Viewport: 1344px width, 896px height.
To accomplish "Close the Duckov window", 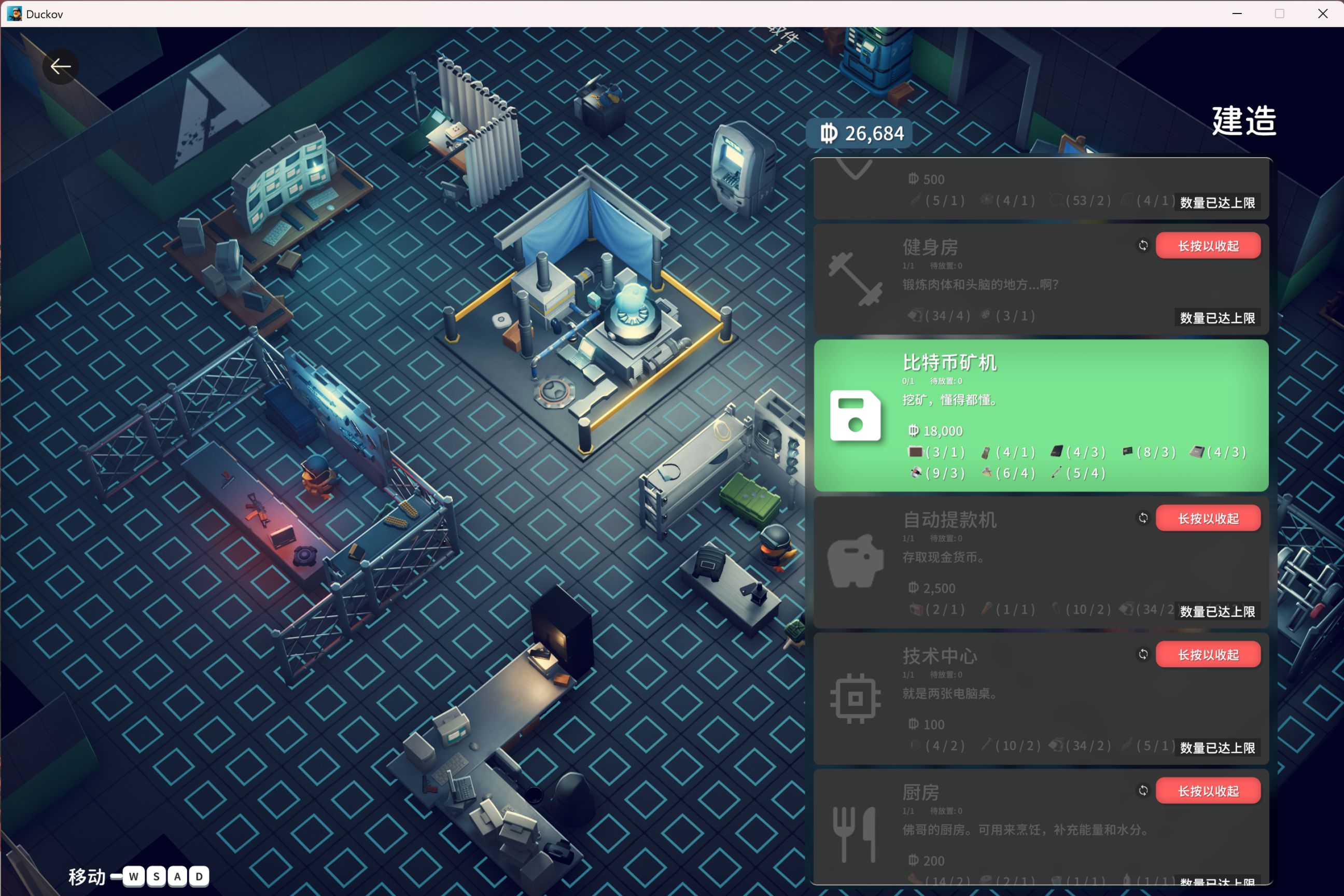I will point(1322,13).
